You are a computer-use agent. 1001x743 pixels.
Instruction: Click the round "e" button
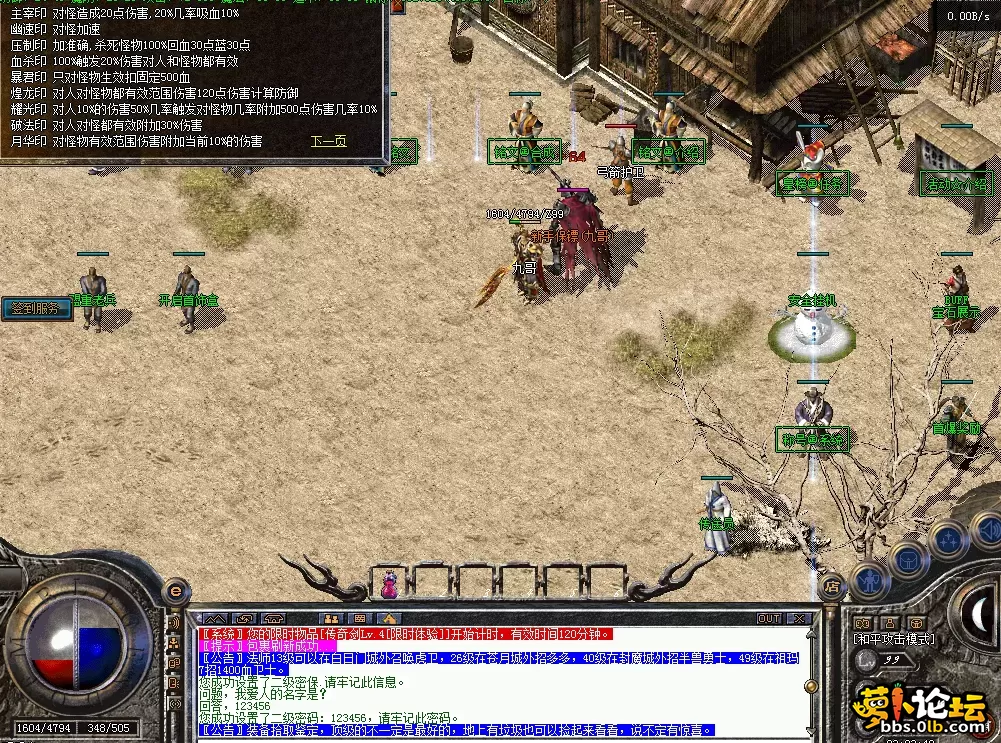tap(176, 590)
